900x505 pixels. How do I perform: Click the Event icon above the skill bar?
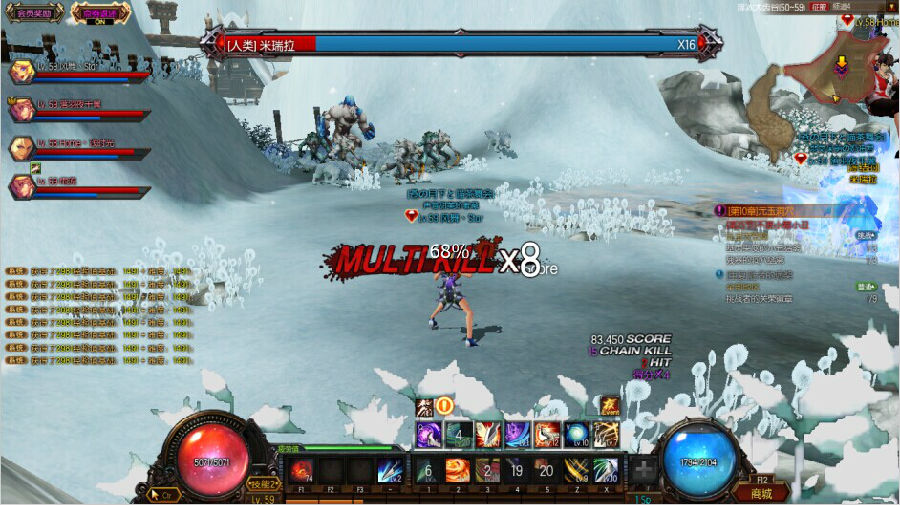(609, 406)
